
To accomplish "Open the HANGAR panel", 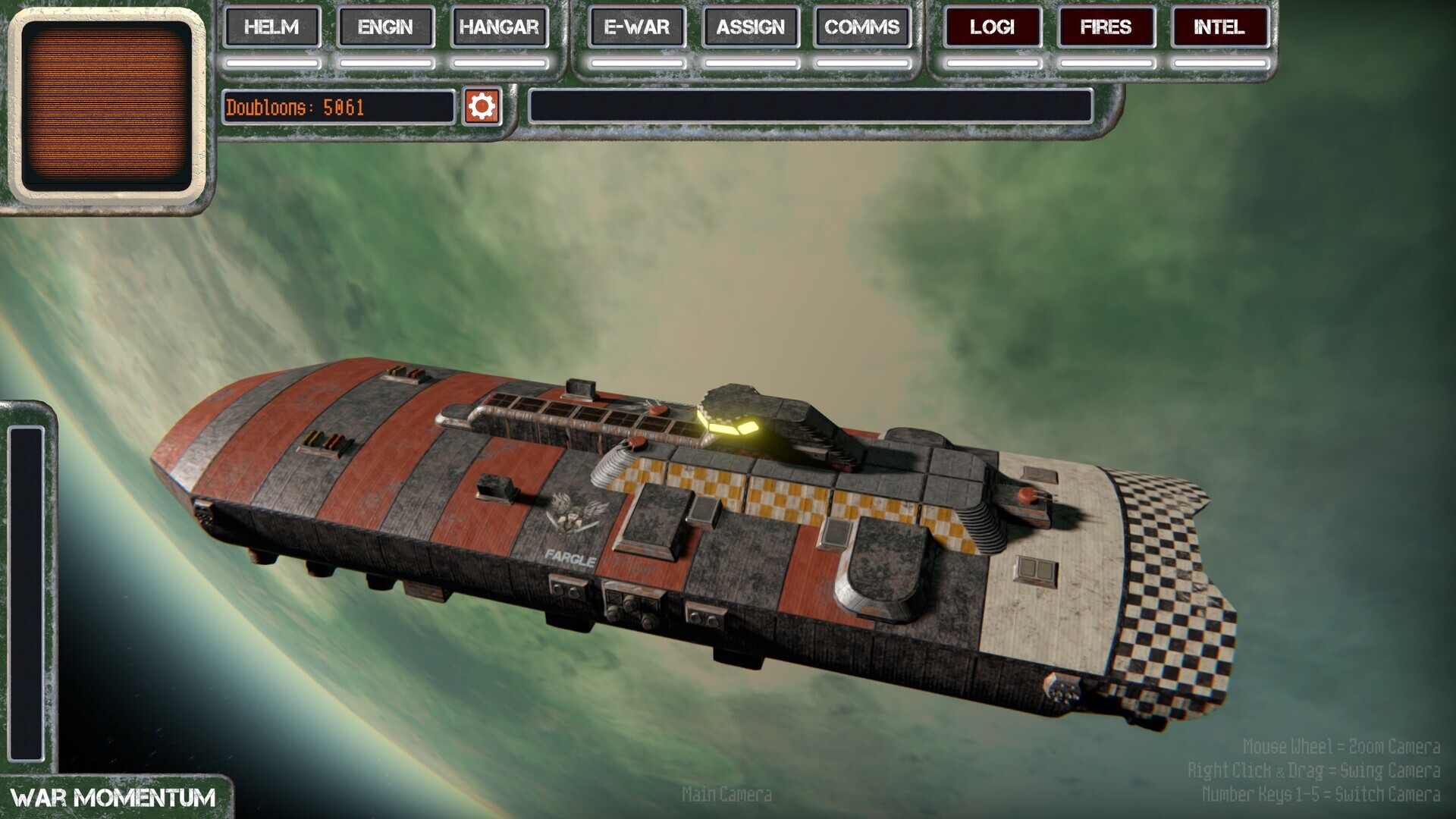I will [x=498, y=27].
